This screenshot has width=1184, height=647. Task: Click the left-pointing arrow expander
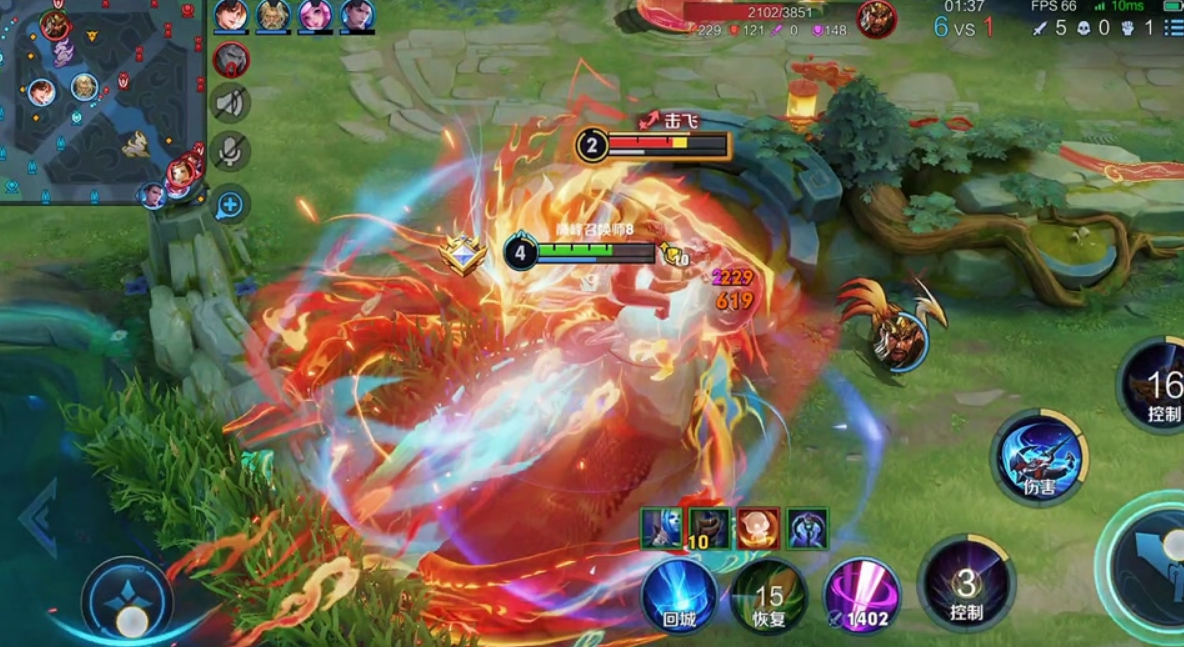click(x=38, y=517)
